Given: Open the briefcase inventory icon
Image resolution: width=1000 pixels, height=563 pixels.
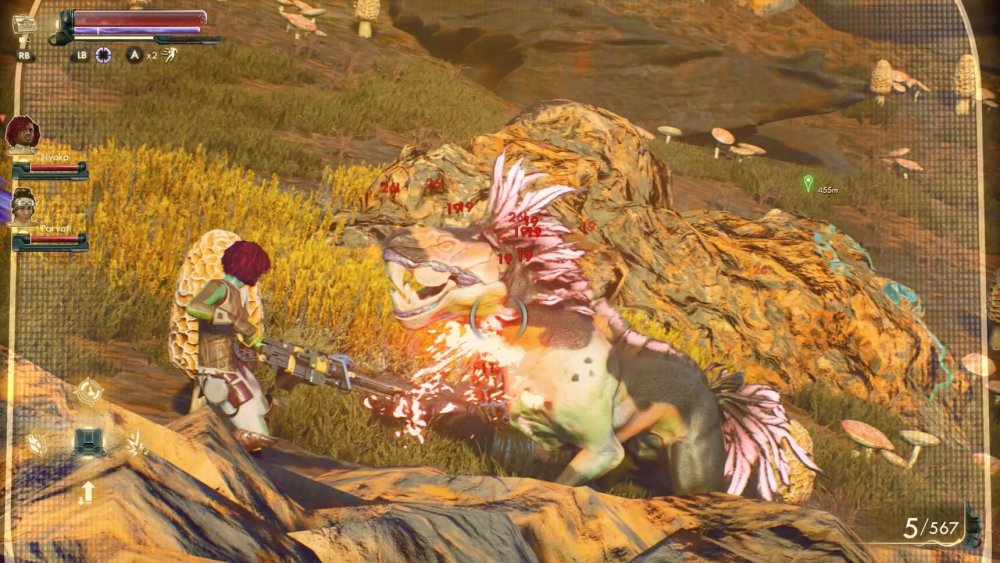Looking at the screenshot, I should [x=24, y=25].
